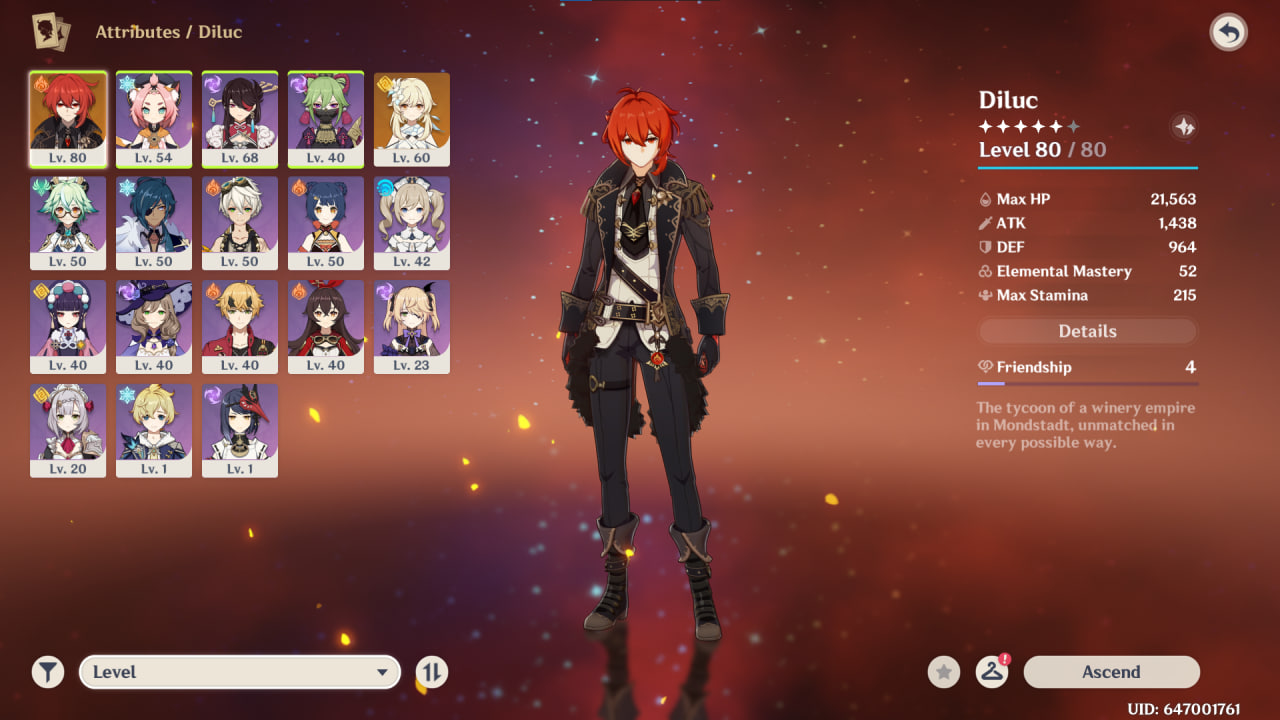This screenshot has height=720, width=1280.
Task: Click the sparkle icon beside Diluc's name
Action: coord(1184,127)
